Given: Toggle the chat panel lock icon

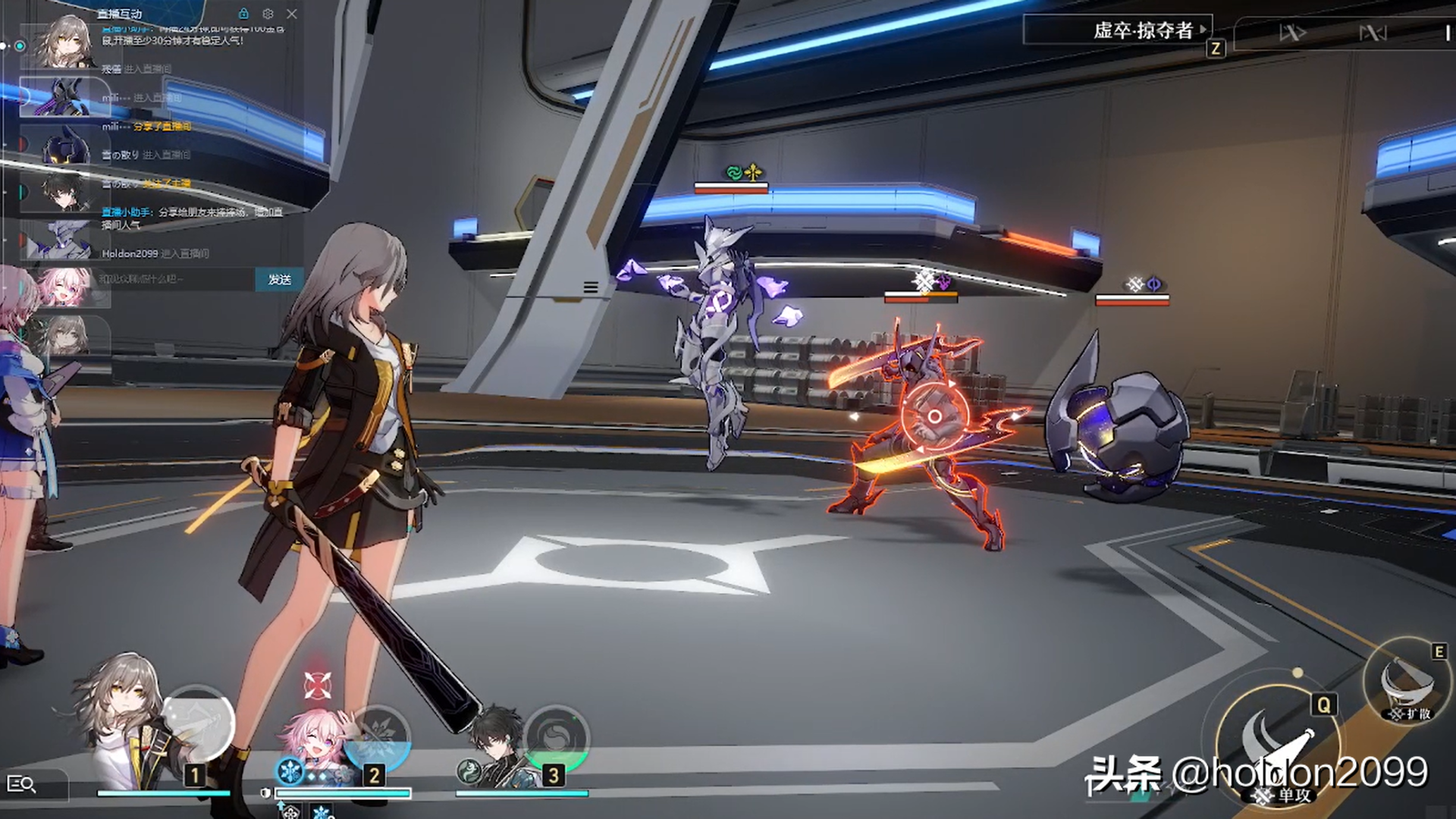Looking at the screenshot, I should click(x=243, y=14).
